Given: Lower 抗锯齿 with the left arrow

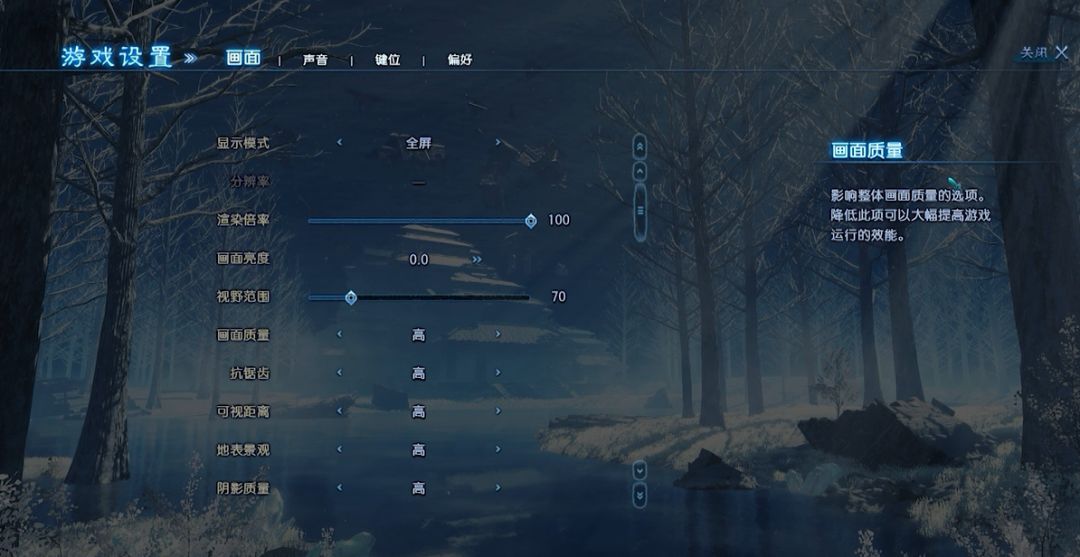Looking at the screenshot, I should (x=339, y=373).
